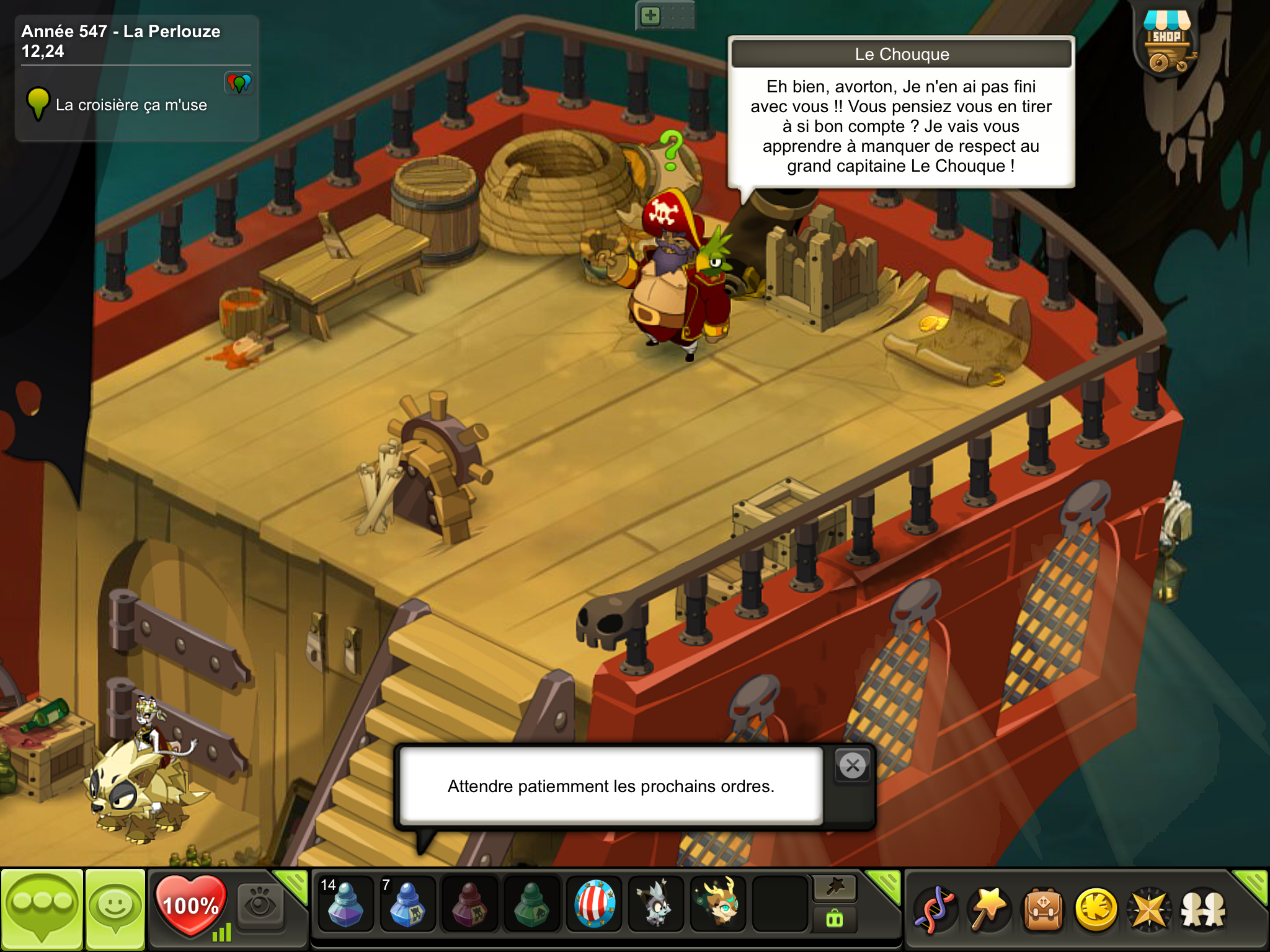Select the green house potion slot
The height and width of the screenshot is (952, 1270).
(531, 905)
